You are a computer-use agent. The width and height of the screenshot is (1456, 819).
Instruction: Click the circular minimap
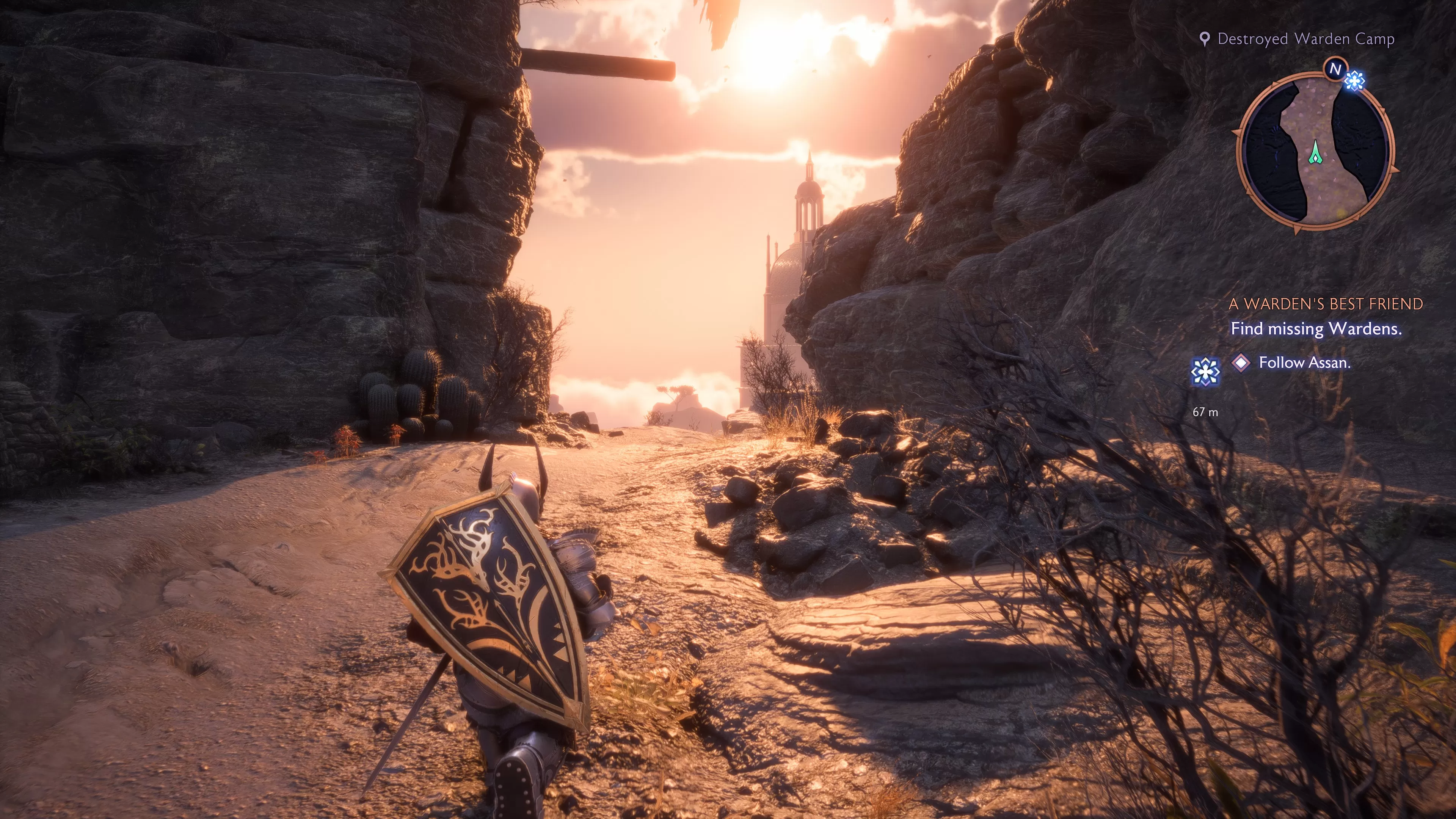tap(1315, 152)
